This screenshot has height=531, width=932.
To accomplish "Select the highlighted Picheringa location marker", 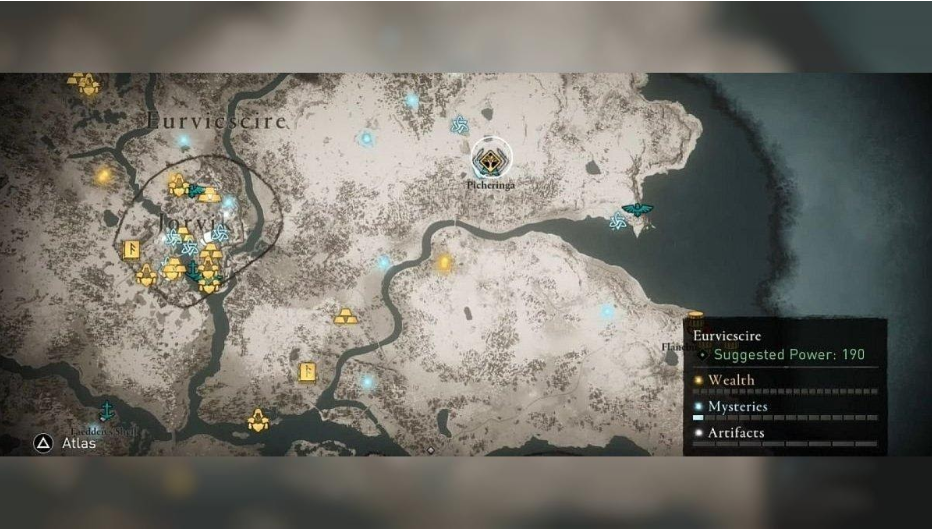I will [x=491, y=158].
